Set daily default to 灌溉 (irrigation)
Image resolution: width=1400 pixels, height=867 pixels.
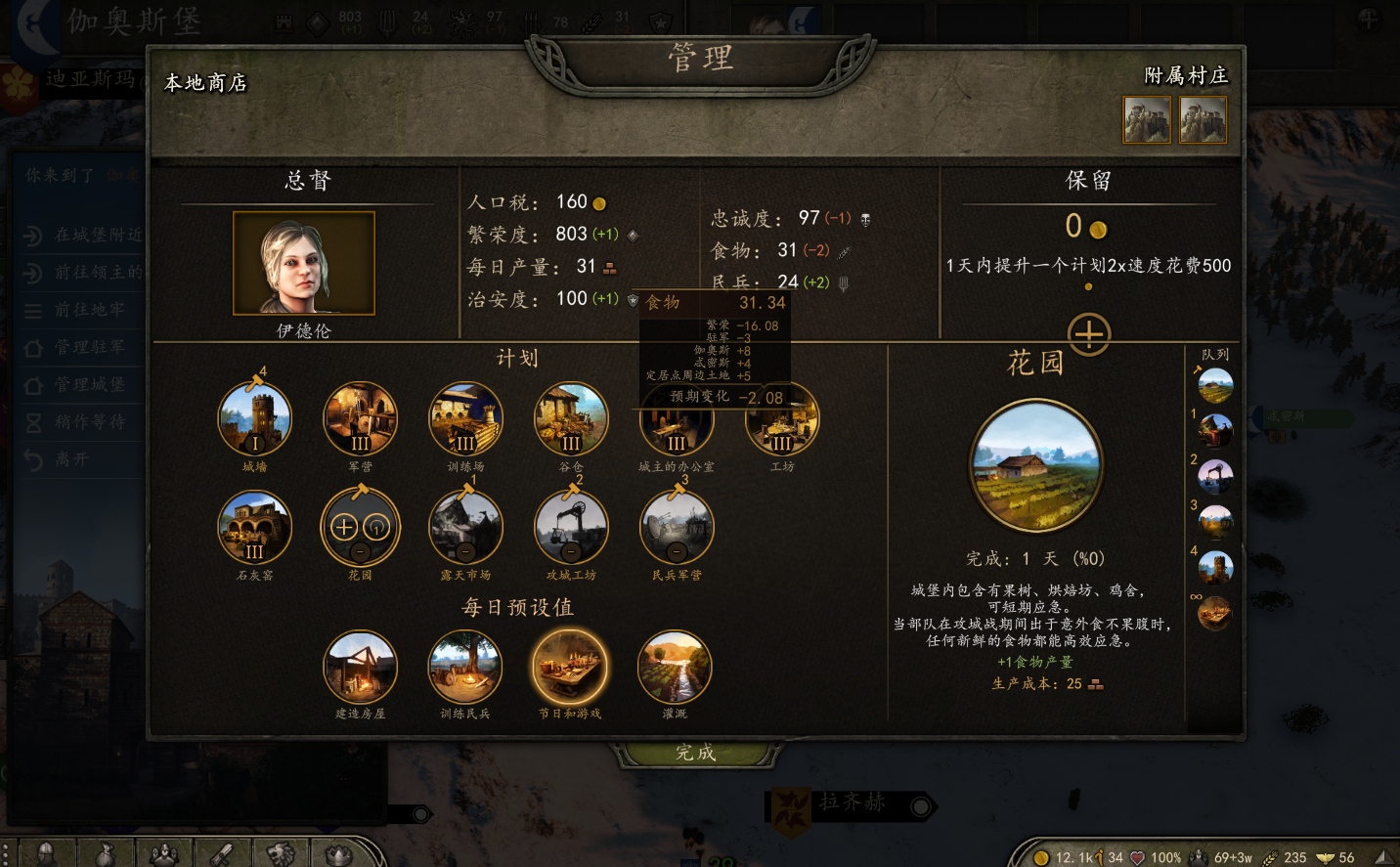675,668
